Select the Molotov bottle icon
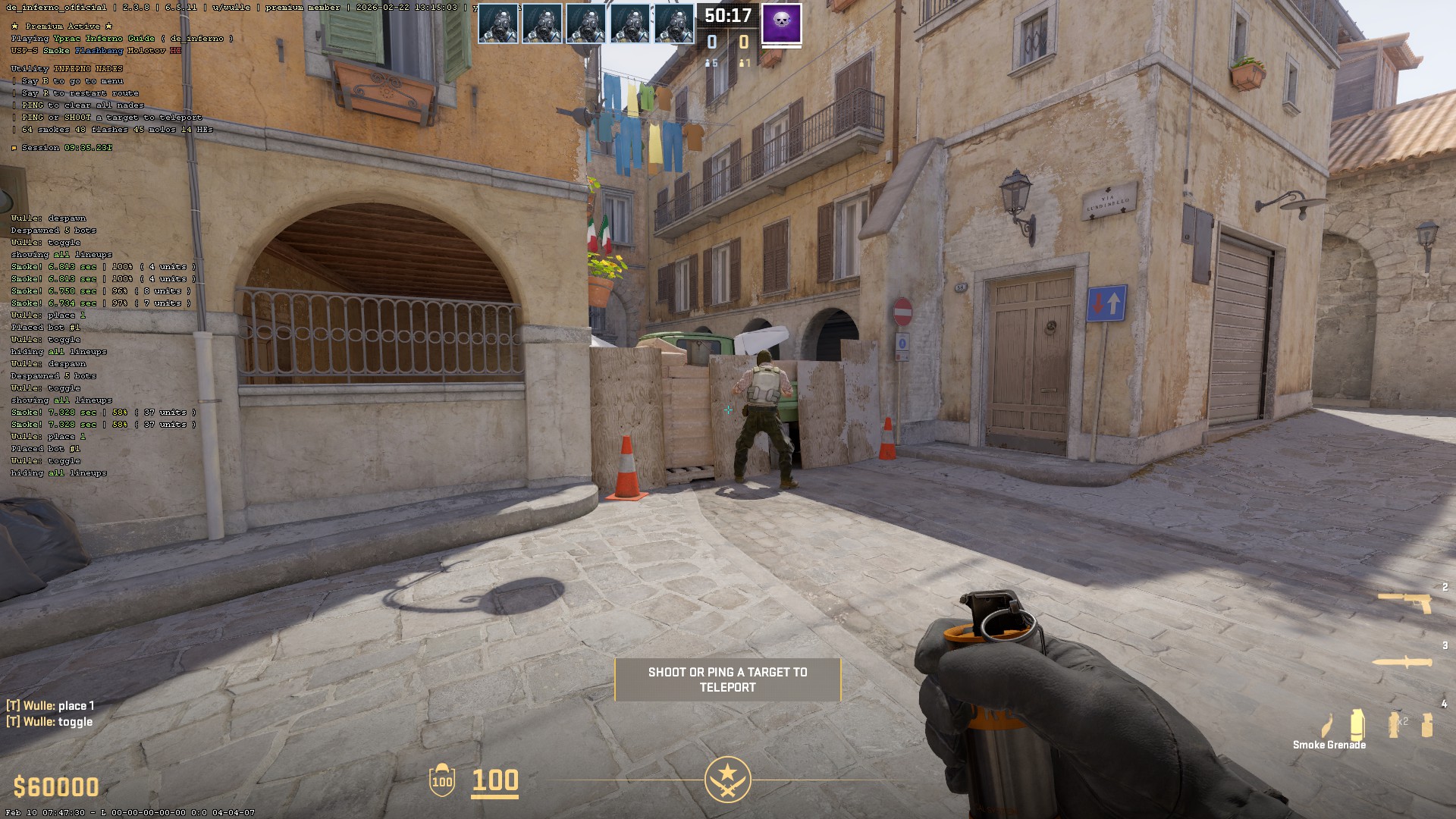 coord(1327,726)
